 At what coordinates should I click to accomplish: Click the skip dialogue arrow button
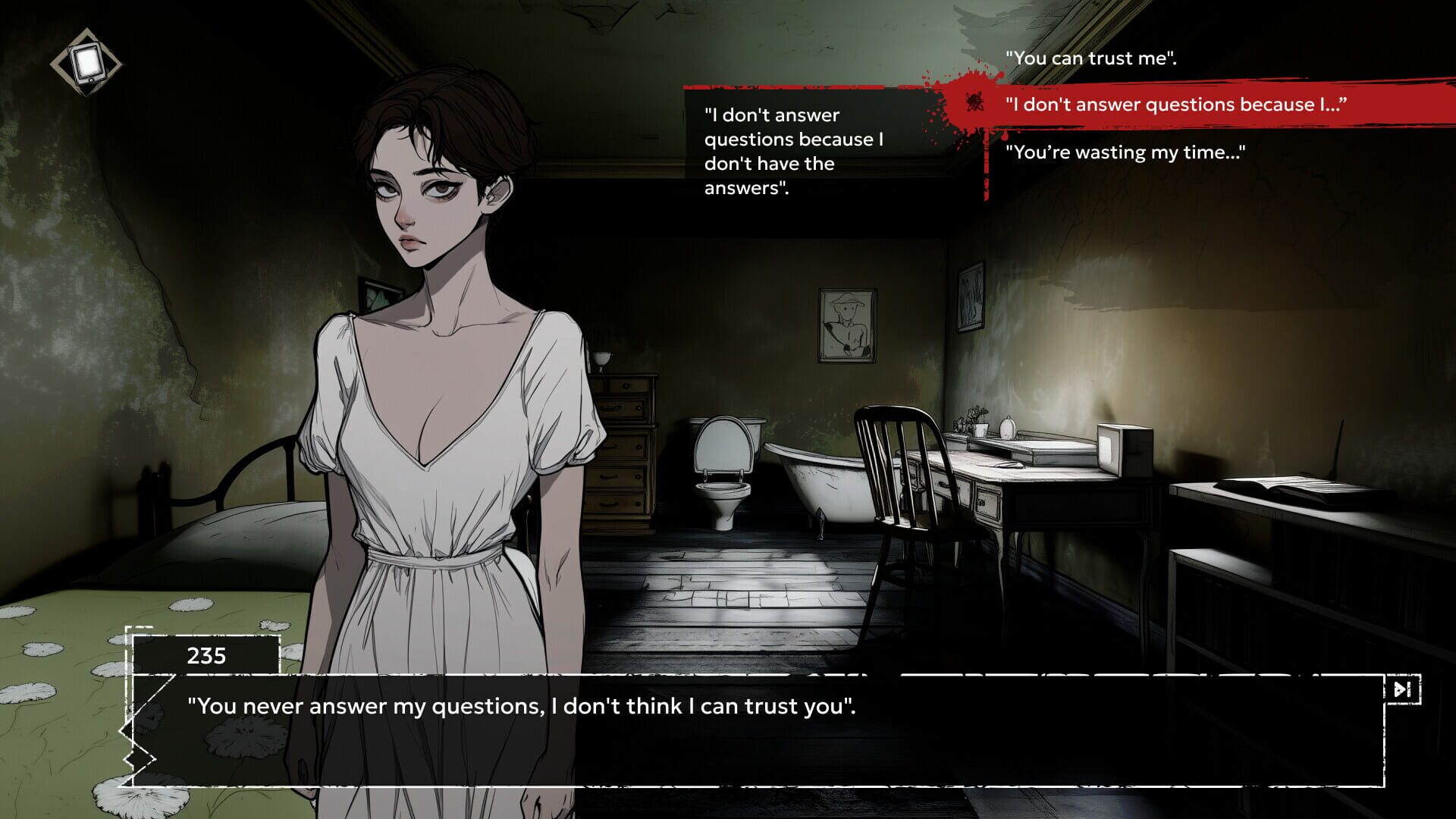point(1402,689)
